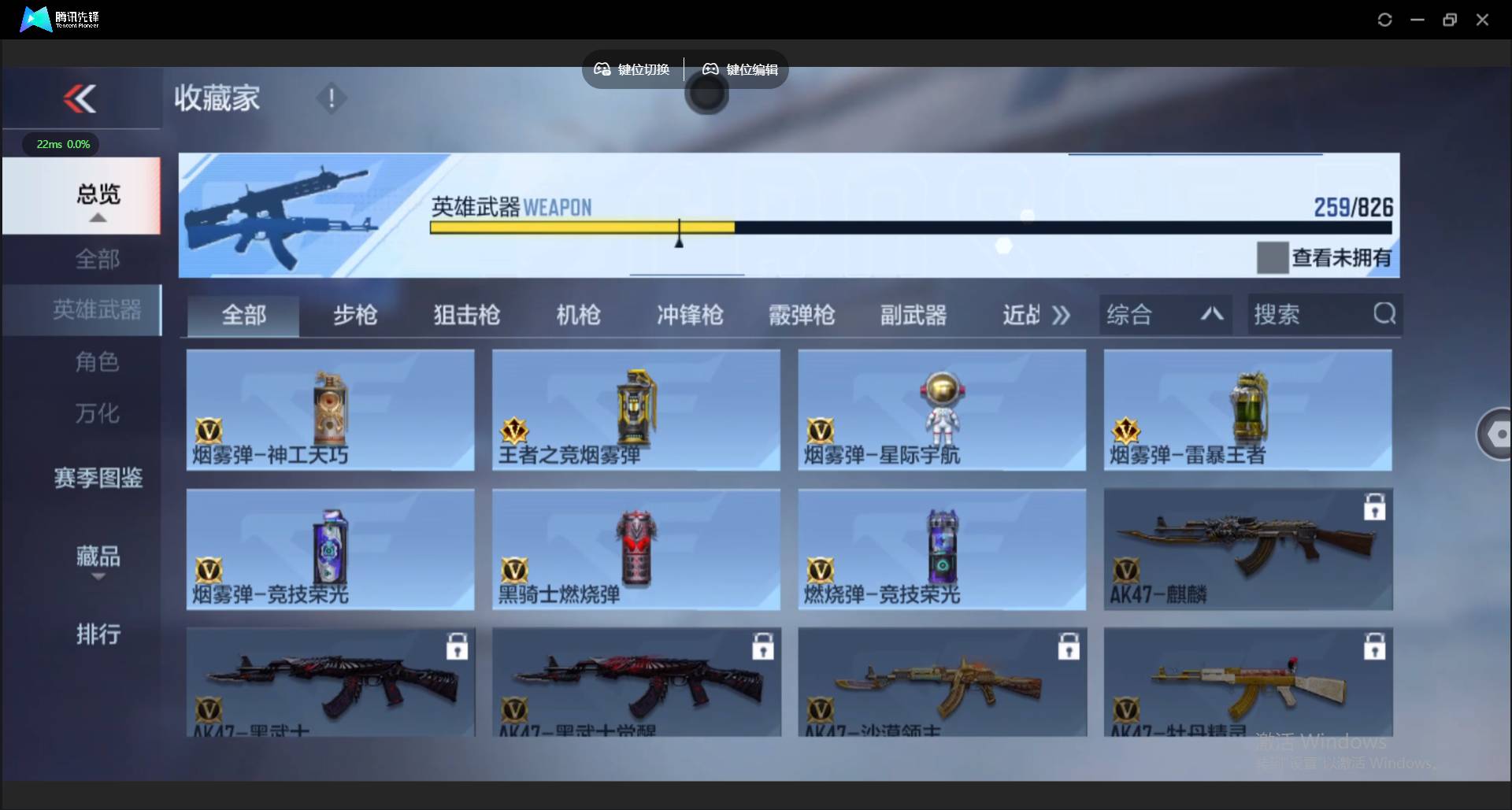Switch to the 狙击枪 weapon tab
Image resolution: width=1512 pixels, height=810 pixels.
point(465,314)
